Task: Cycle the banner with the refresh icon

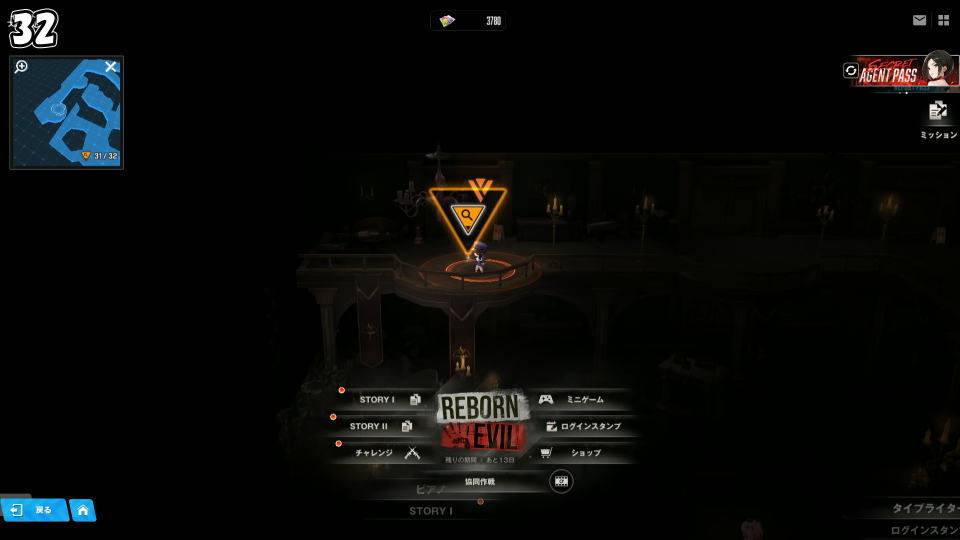Action: pos(851,71)
